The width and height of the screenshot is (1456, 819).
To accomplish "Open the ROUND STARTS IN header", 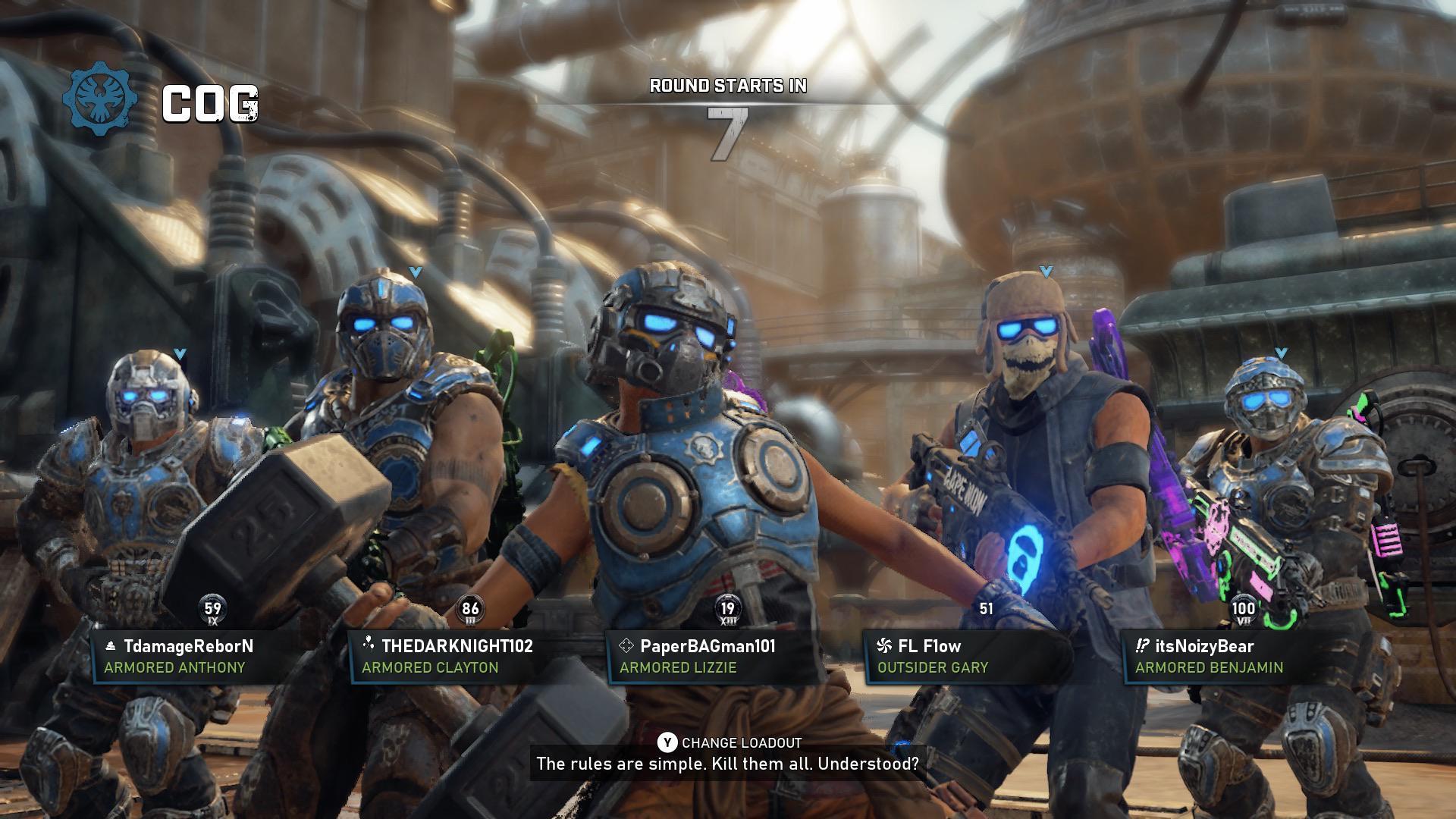I will pyautogui.click(x=729, y=86).
